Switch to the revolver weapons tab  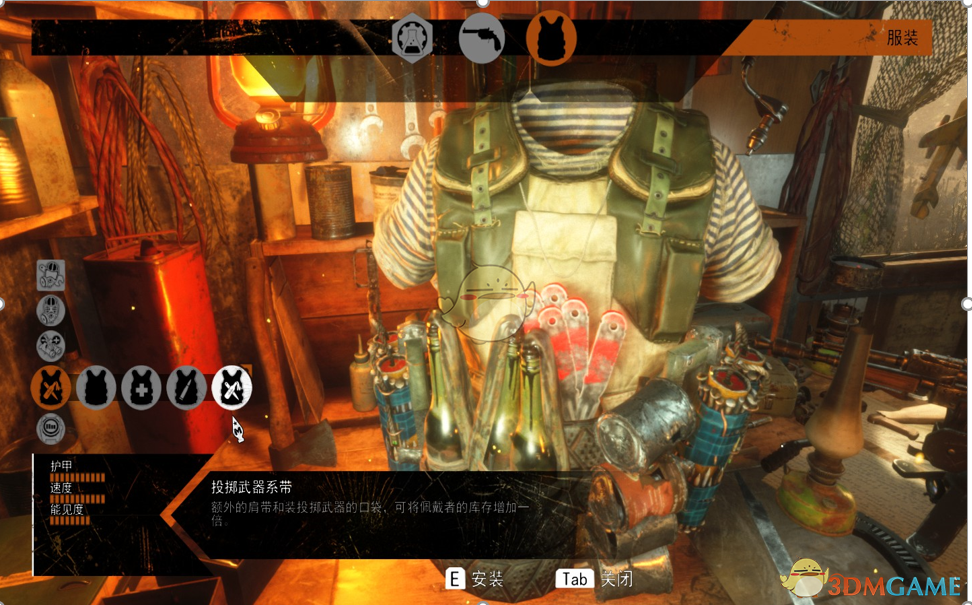tap(481, 38)
